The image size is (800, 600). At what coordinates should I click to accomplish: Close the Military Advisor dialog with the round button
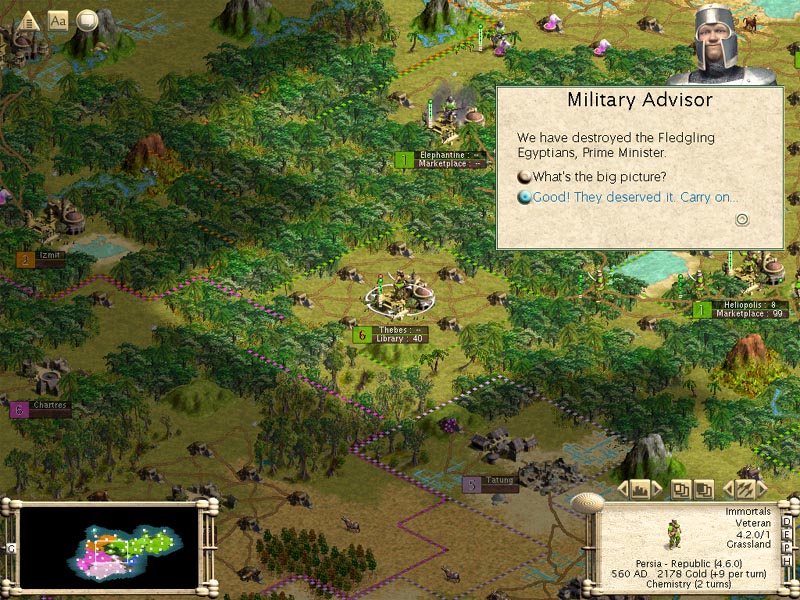(742, 219)
